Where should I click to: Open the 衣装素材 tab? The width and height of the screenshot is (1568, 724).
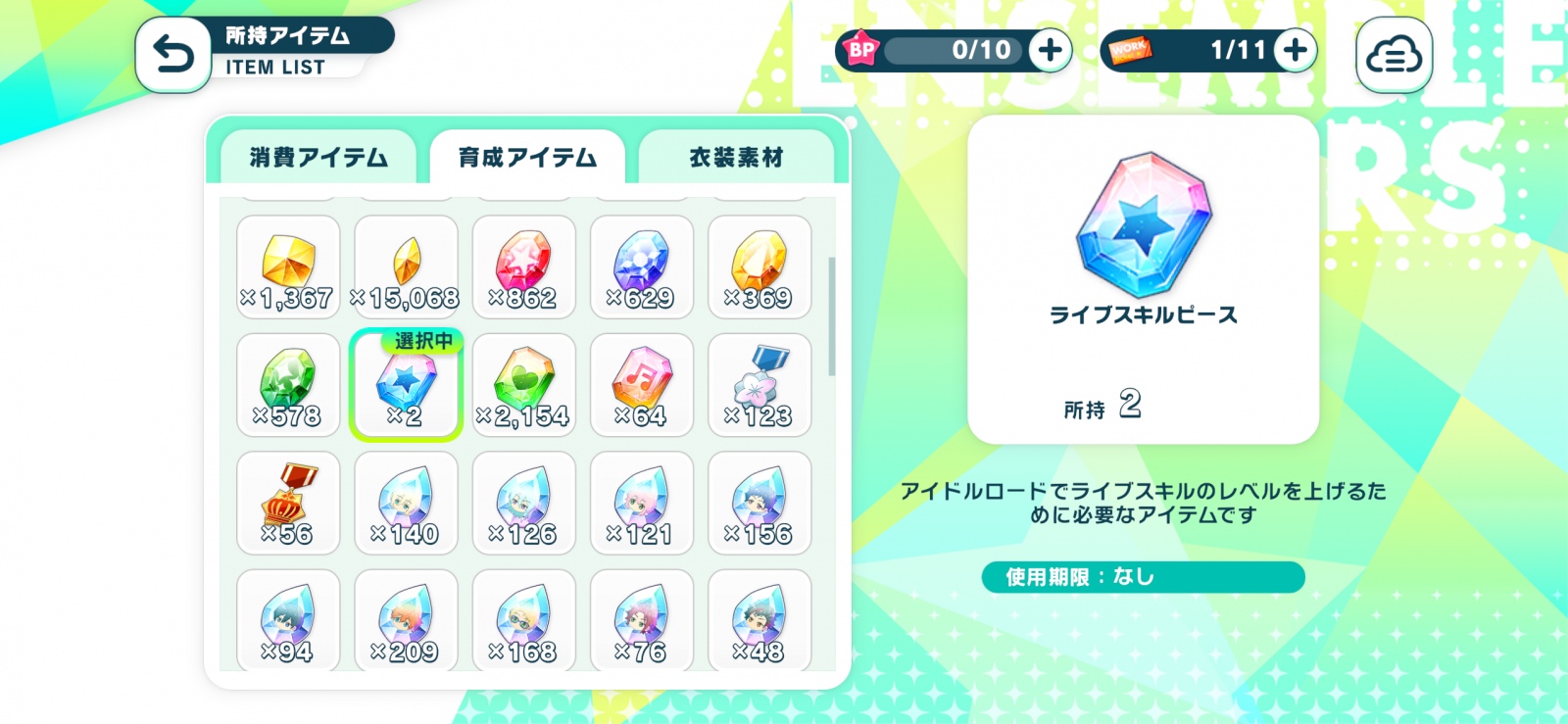(x=736, y=158)
